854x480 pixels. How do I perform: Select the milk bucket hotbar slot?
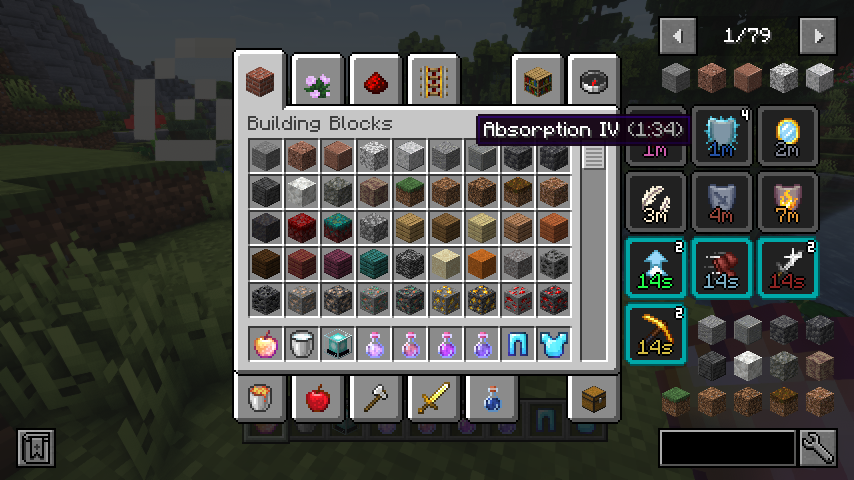coord(301,345)
